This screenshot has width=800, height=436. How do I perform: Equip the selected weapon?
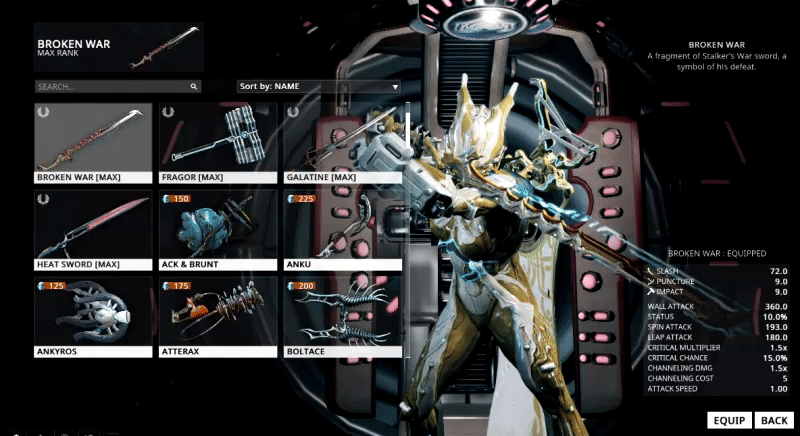click(x=727, y=420)
